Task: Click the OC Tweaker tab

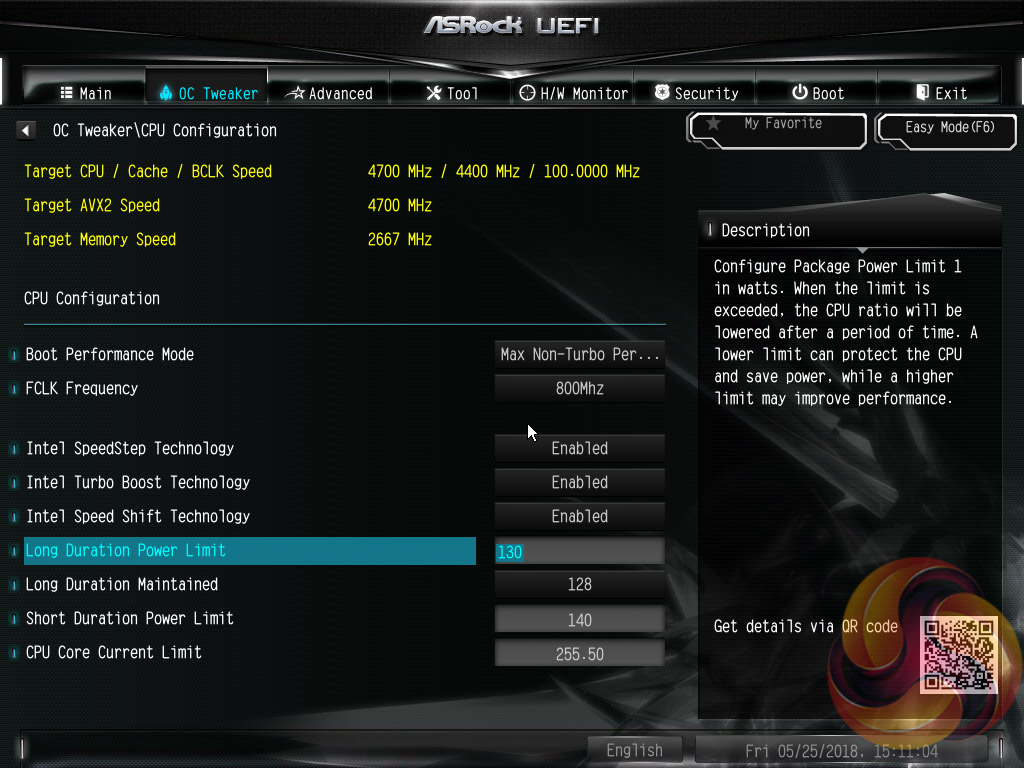Action: click(208, 93)
